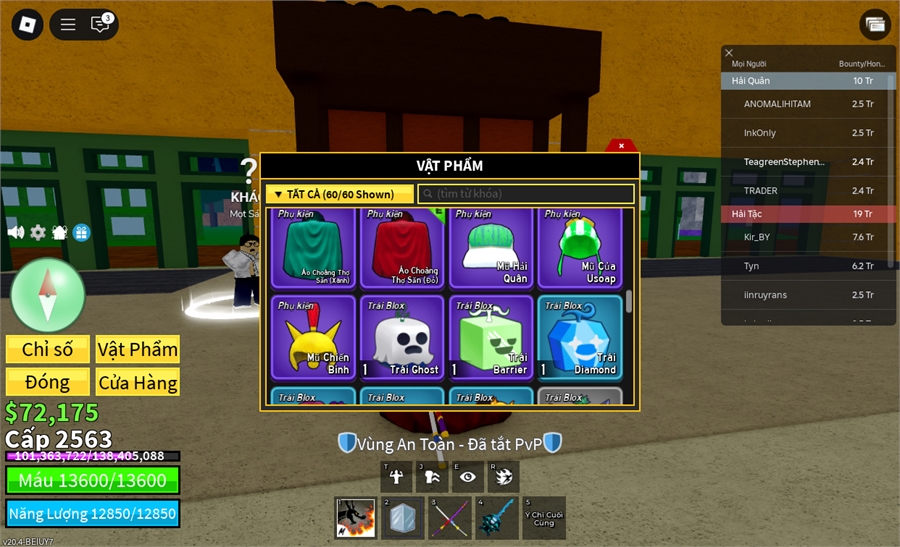Open the Roblox chat button

pyautogui.click(x=100, y=24)
